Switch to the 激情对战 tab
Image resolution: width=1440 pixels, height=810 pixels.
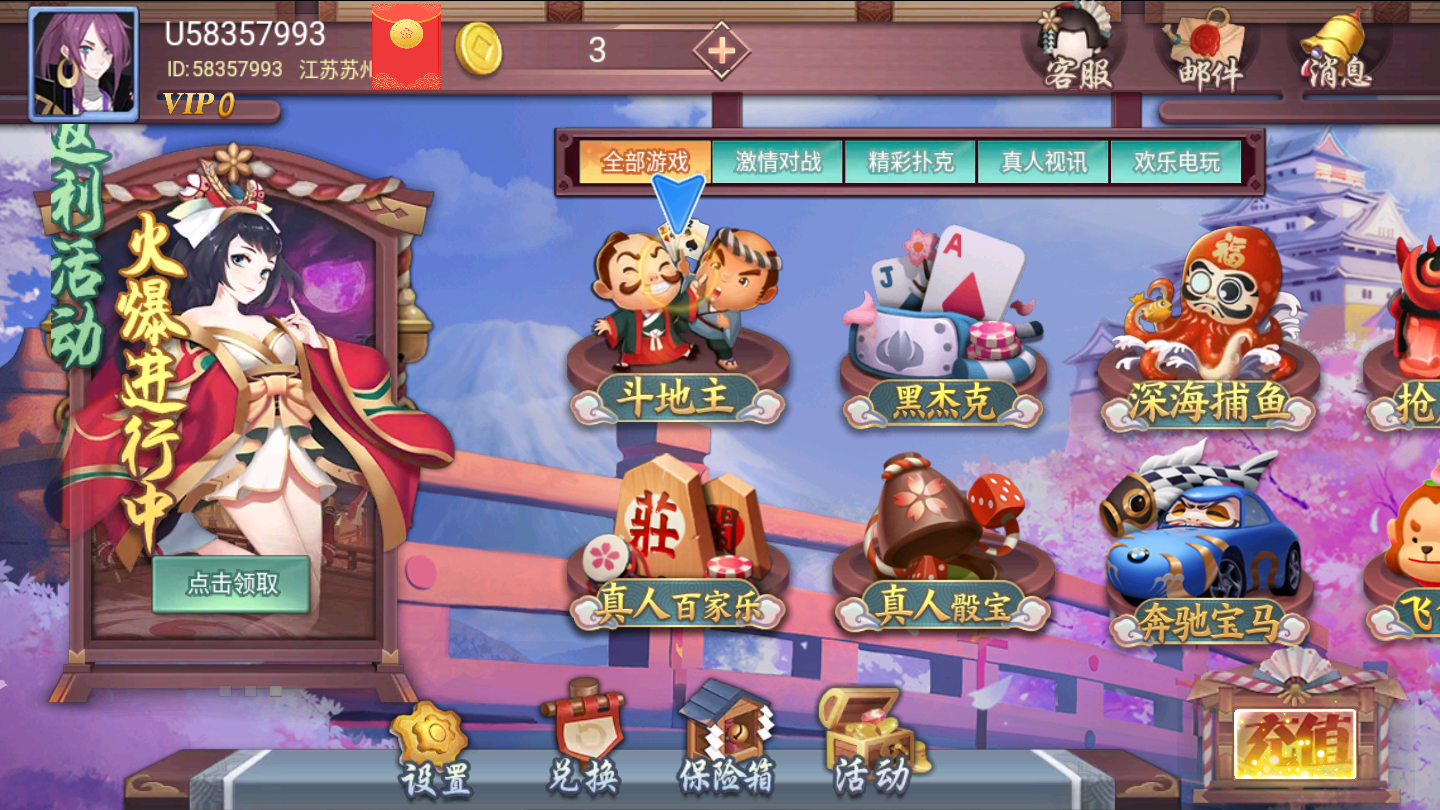pos(778,160)
